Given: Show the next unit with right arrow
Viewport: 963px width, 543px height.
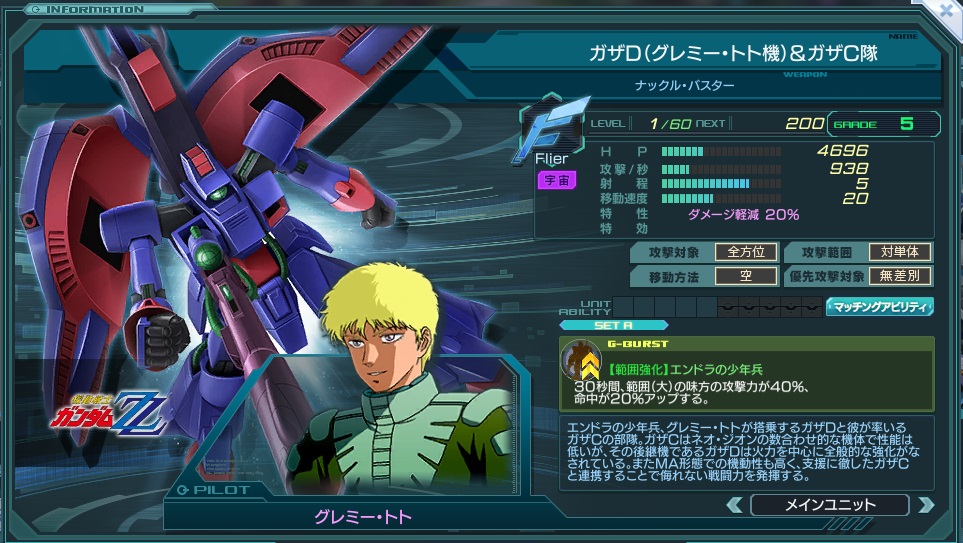Looking at the screenshot, I should coord(925,505).
